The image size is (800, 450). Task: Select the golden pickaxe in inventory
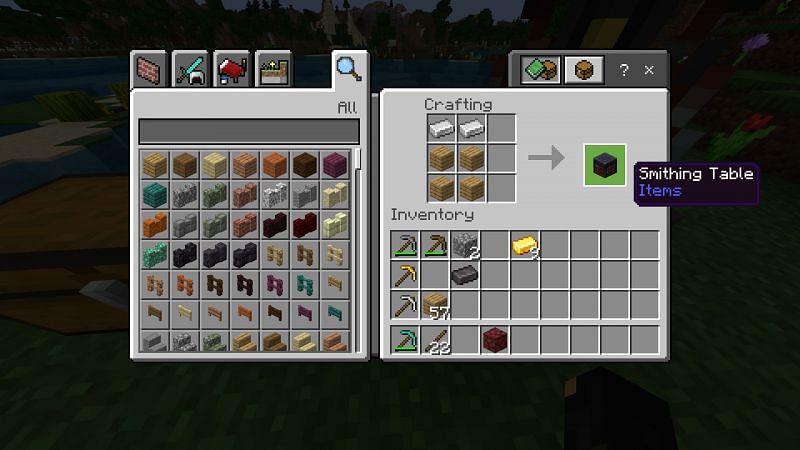pos(406,275)
